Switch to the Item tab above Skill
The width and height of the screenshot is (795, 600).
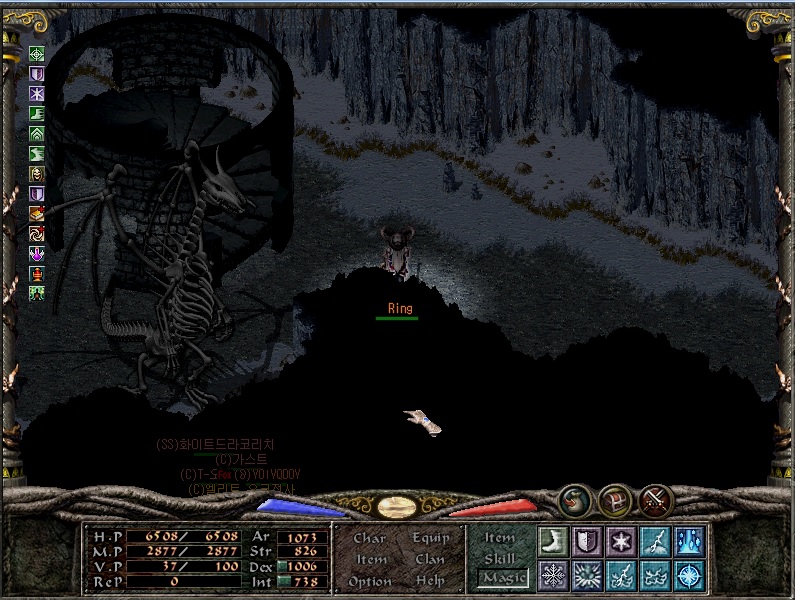click(x=500, y=538)
